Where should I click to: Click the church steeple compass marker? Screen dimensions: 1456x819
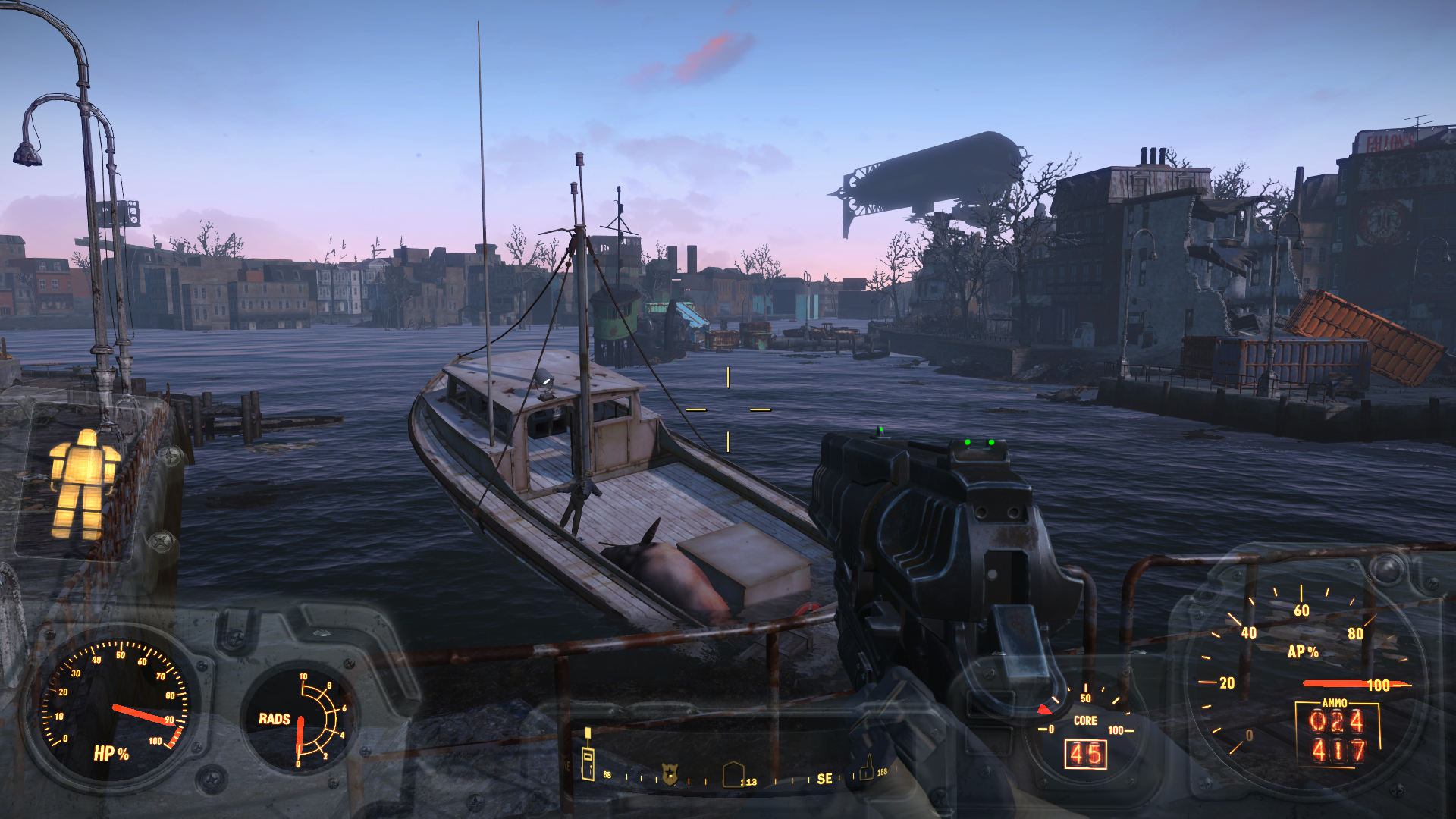tap(866, 769)
